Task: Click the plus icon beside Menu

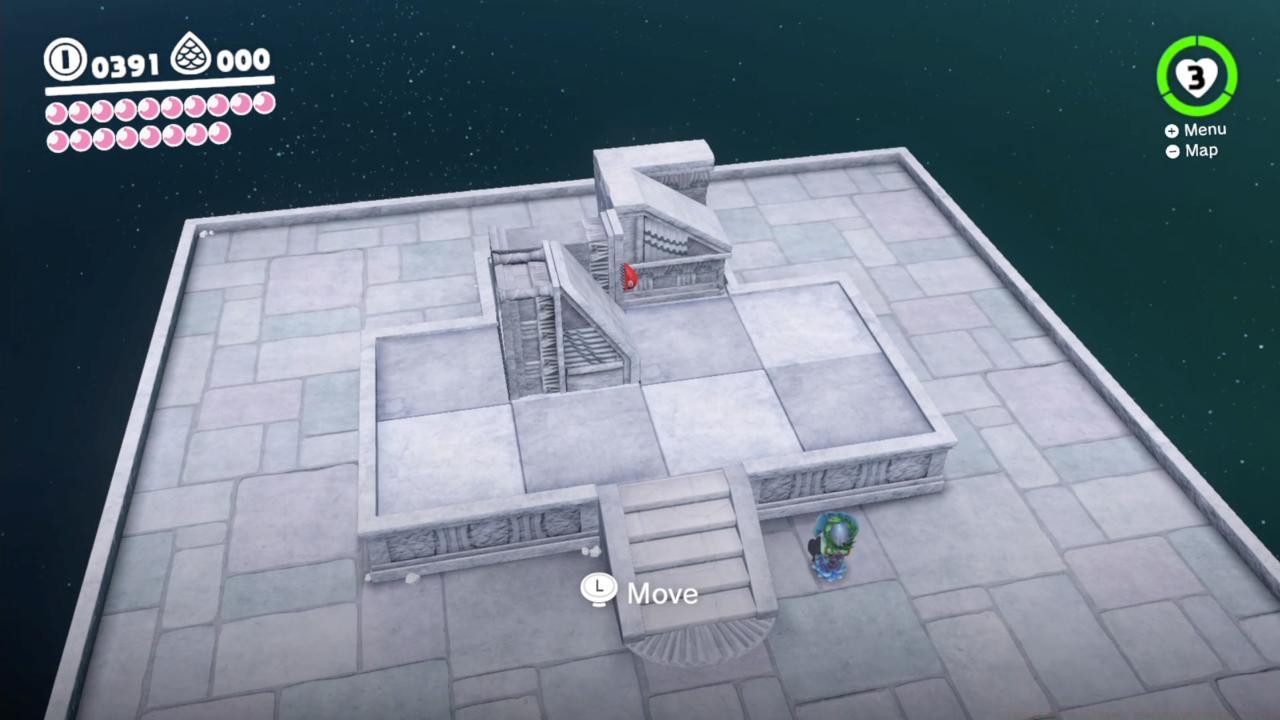Action: 1170,130
